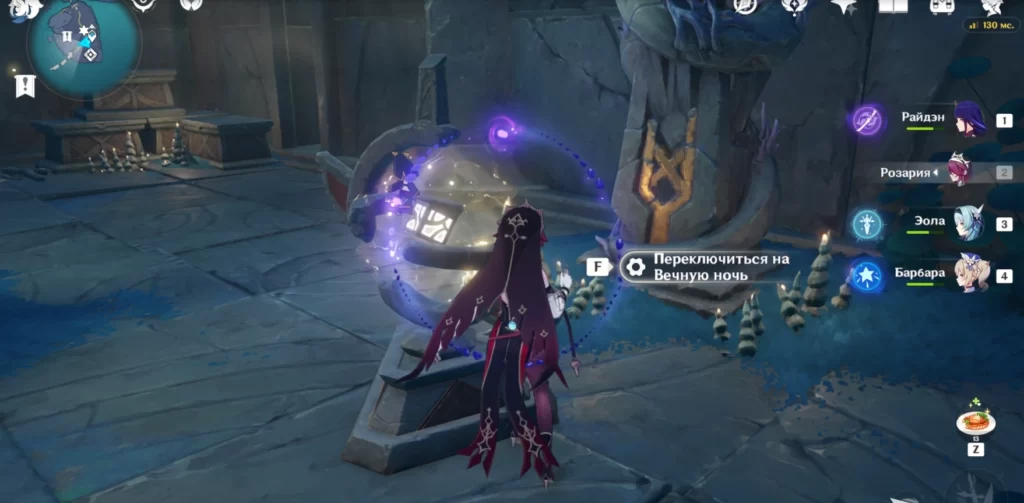1024x503 pixels.
Task: Use the food dish quick-item
Action: click(x=974, y=421)
